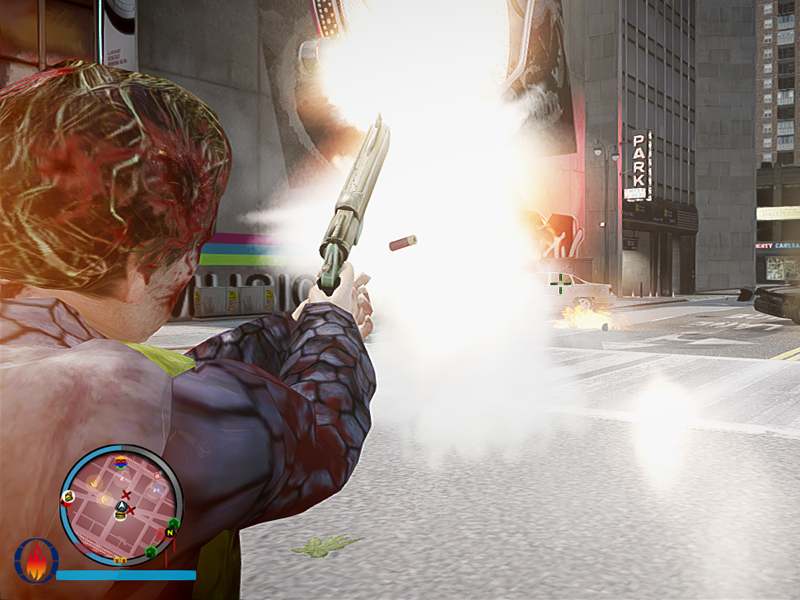This screenshot has height=600, width=800.
Task: Click the rainbow blip on the minimap
Action: 121,462
